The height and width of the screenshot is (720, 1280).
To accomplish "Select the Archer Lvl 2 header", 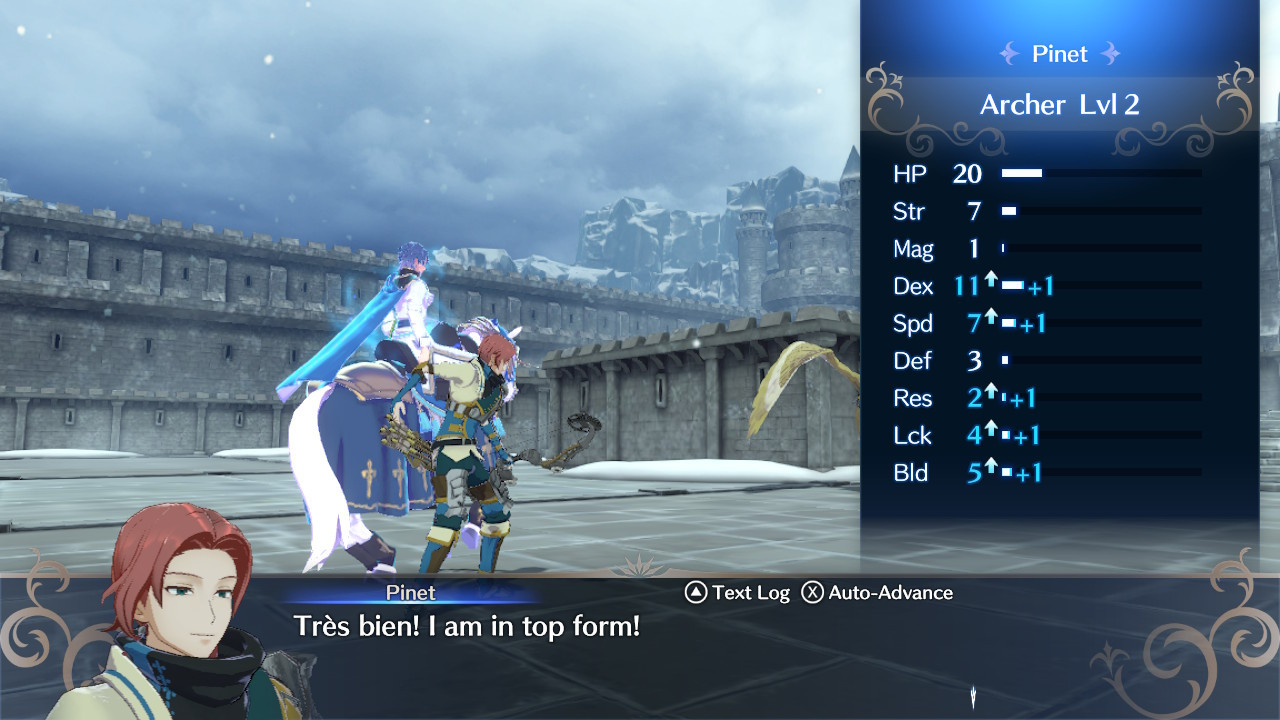I will (1060, 104).
